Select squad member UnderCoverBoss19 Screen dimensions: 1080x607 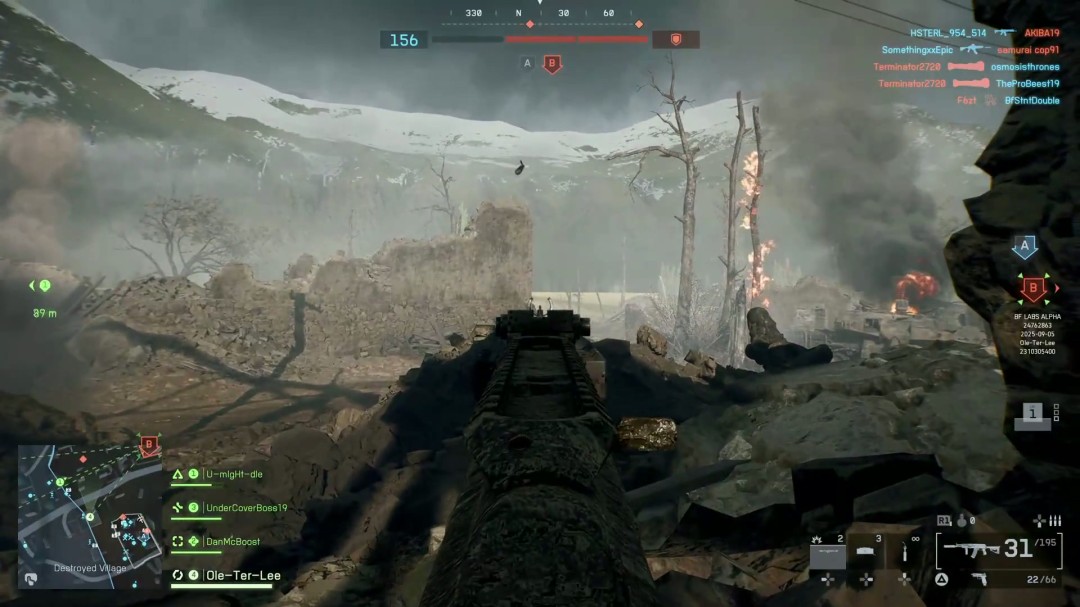(x=245, y=508)
